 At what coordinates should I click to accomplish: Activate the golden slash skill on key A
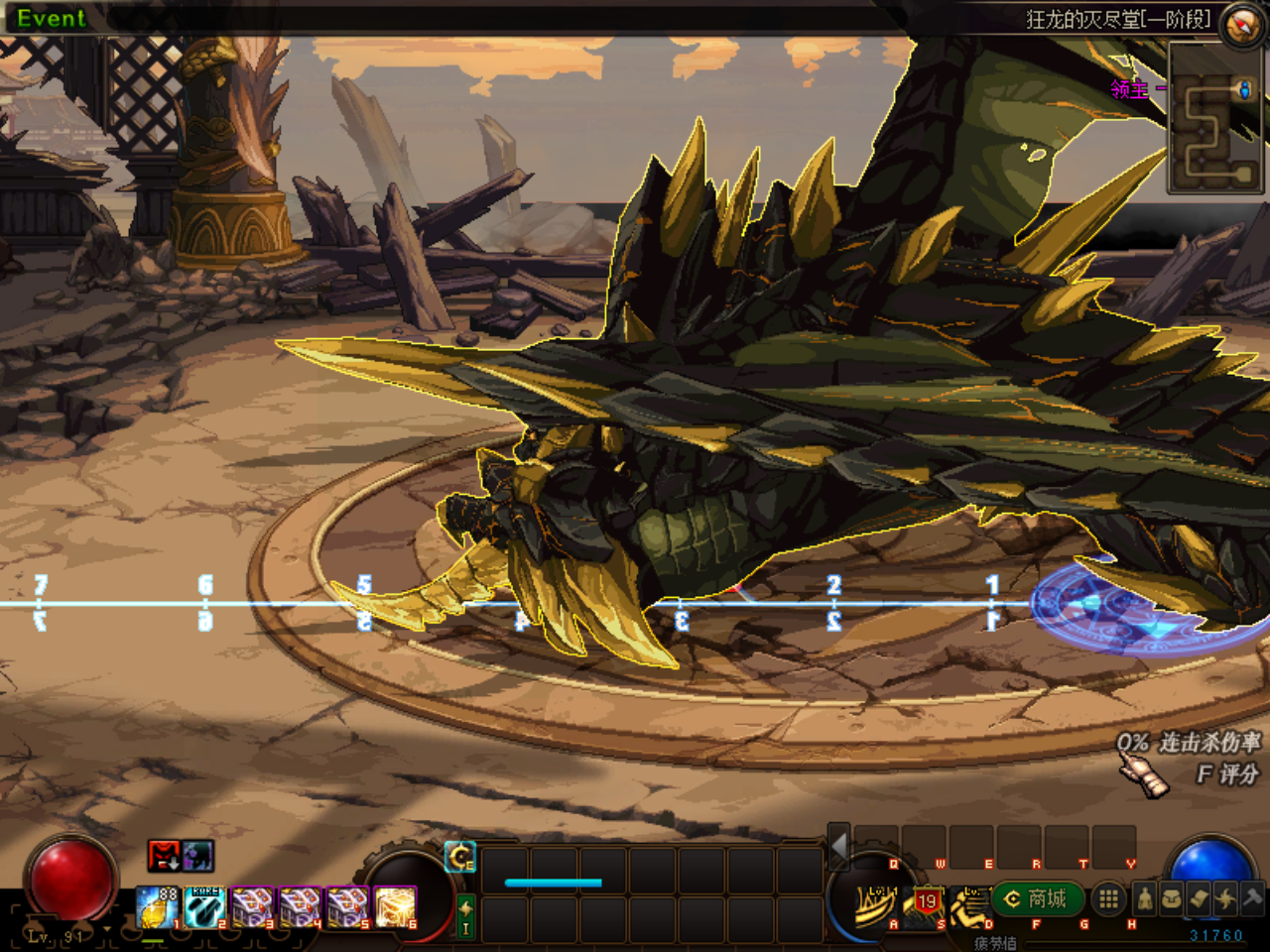pos(875,902)
